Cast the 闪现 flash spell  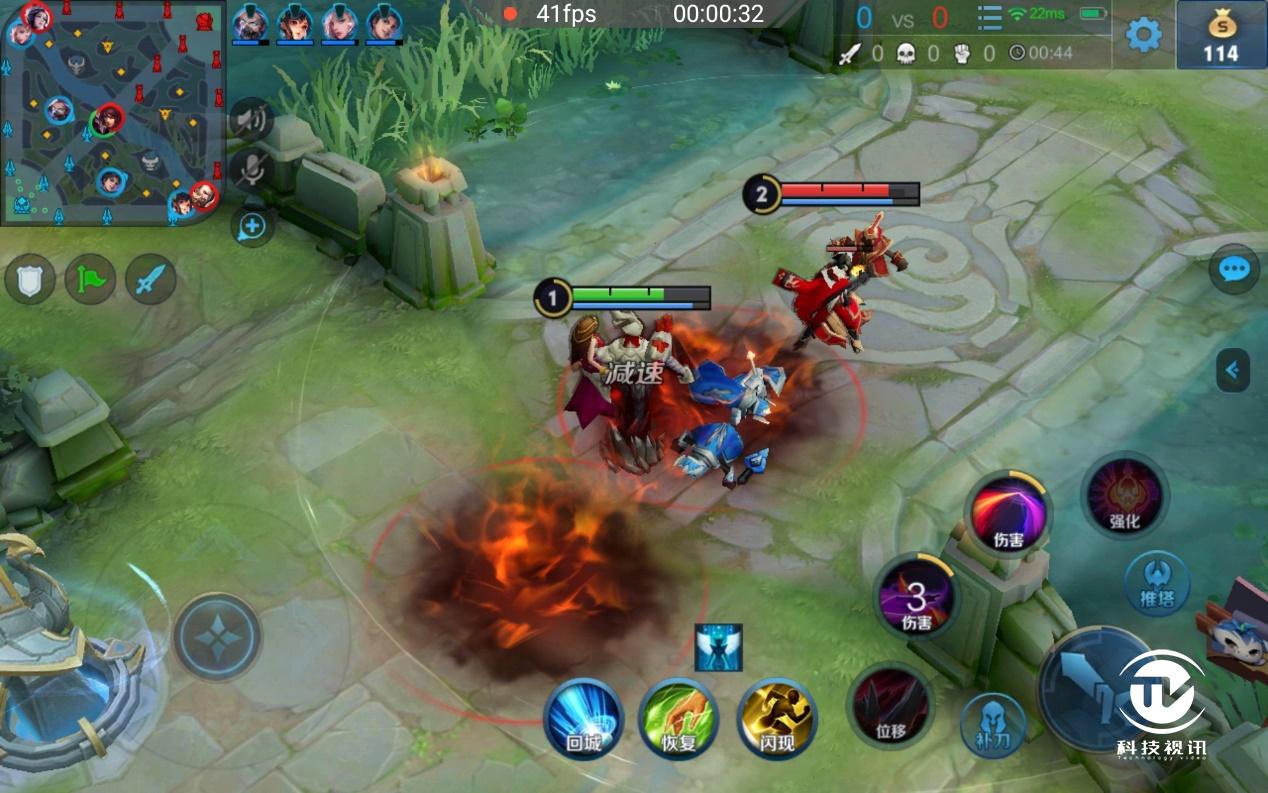coord(777,718)
